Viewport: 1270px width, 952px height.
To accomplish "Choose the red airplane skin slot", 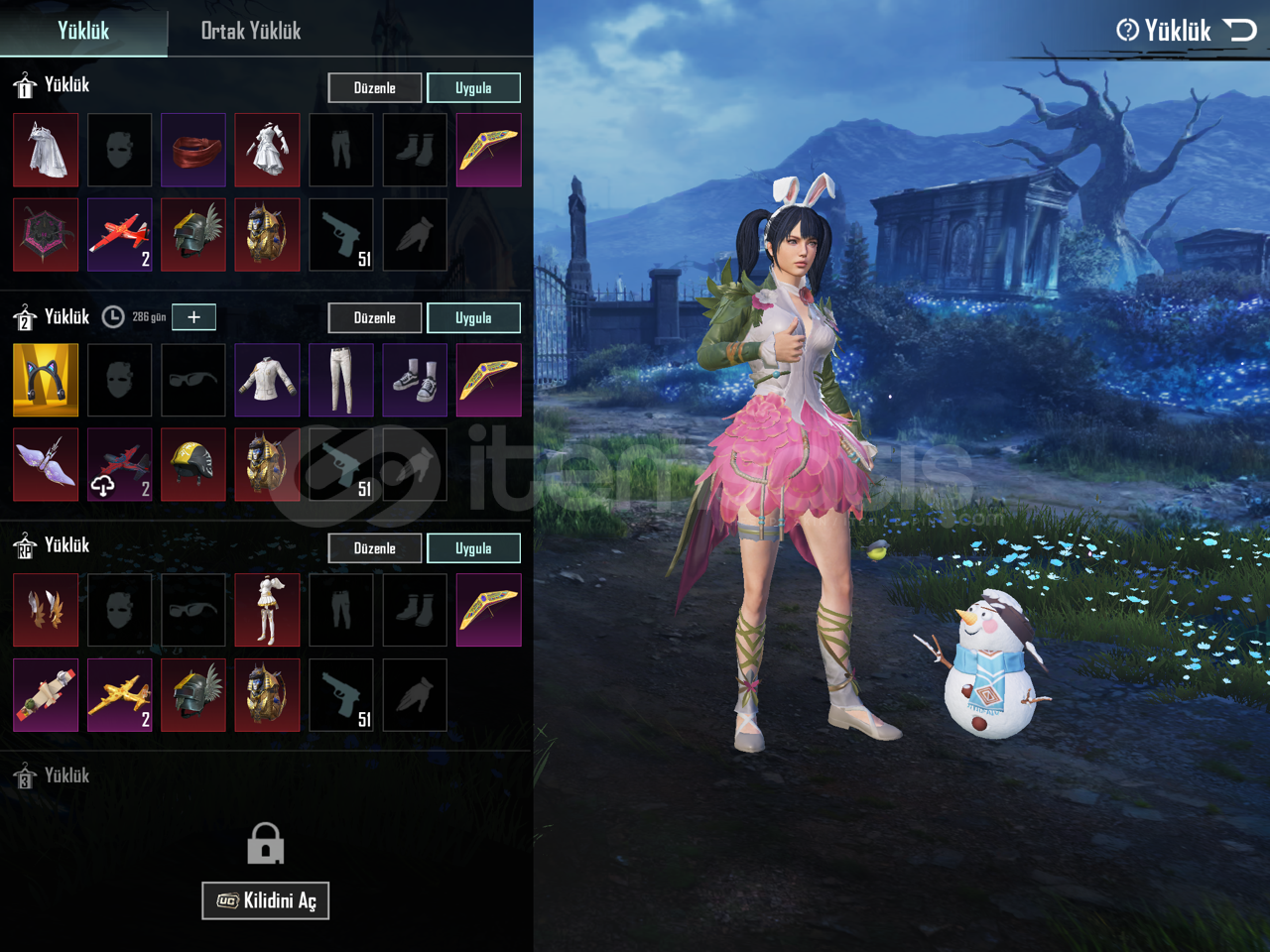I will click(x=119, y=235).
